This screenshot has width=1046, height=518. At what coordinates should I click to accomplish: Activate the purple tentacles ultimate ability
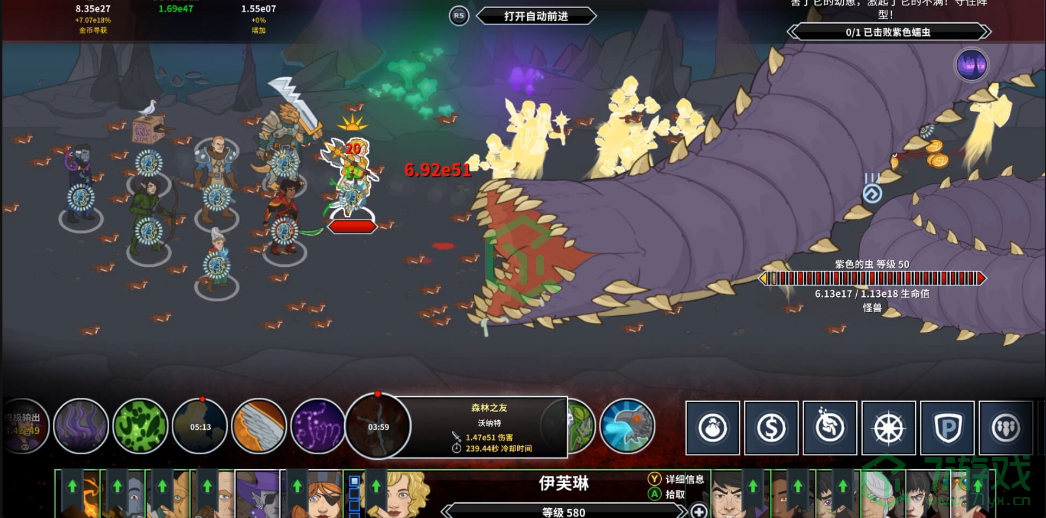tap(81, 426)
